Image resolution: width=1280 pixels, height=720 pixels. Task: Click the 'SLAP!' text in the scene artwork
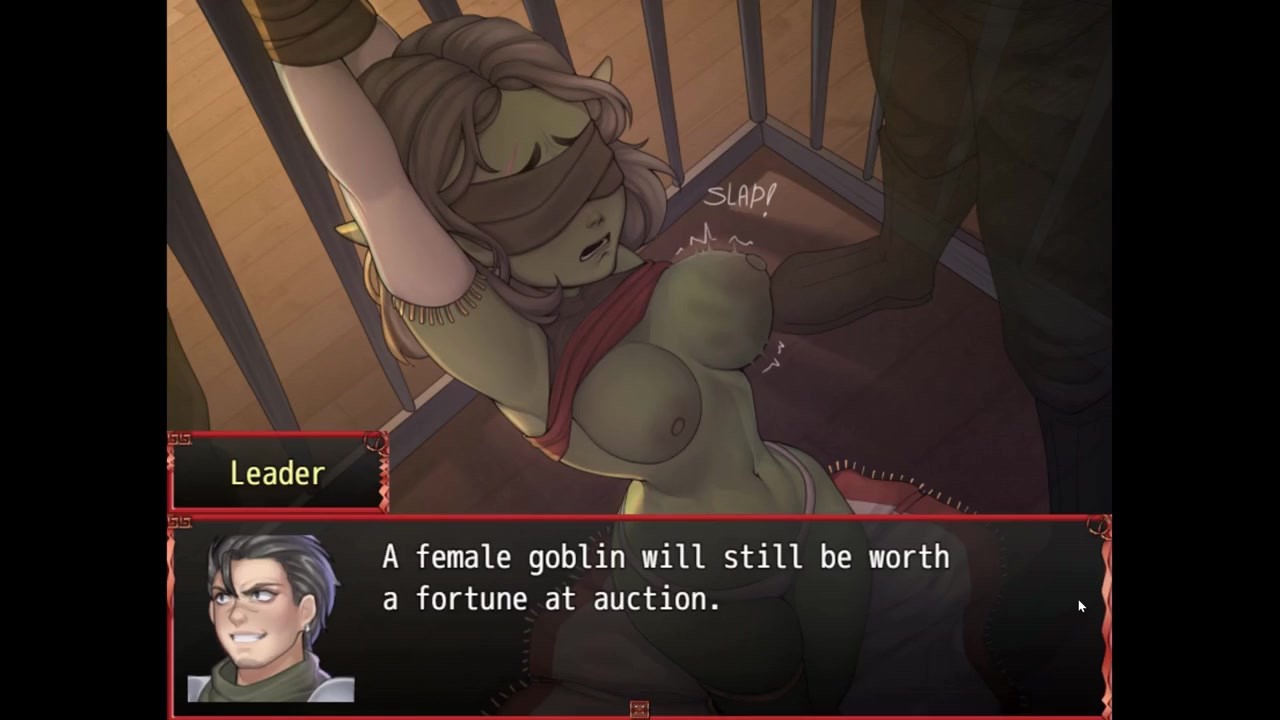tap(740, 197)
